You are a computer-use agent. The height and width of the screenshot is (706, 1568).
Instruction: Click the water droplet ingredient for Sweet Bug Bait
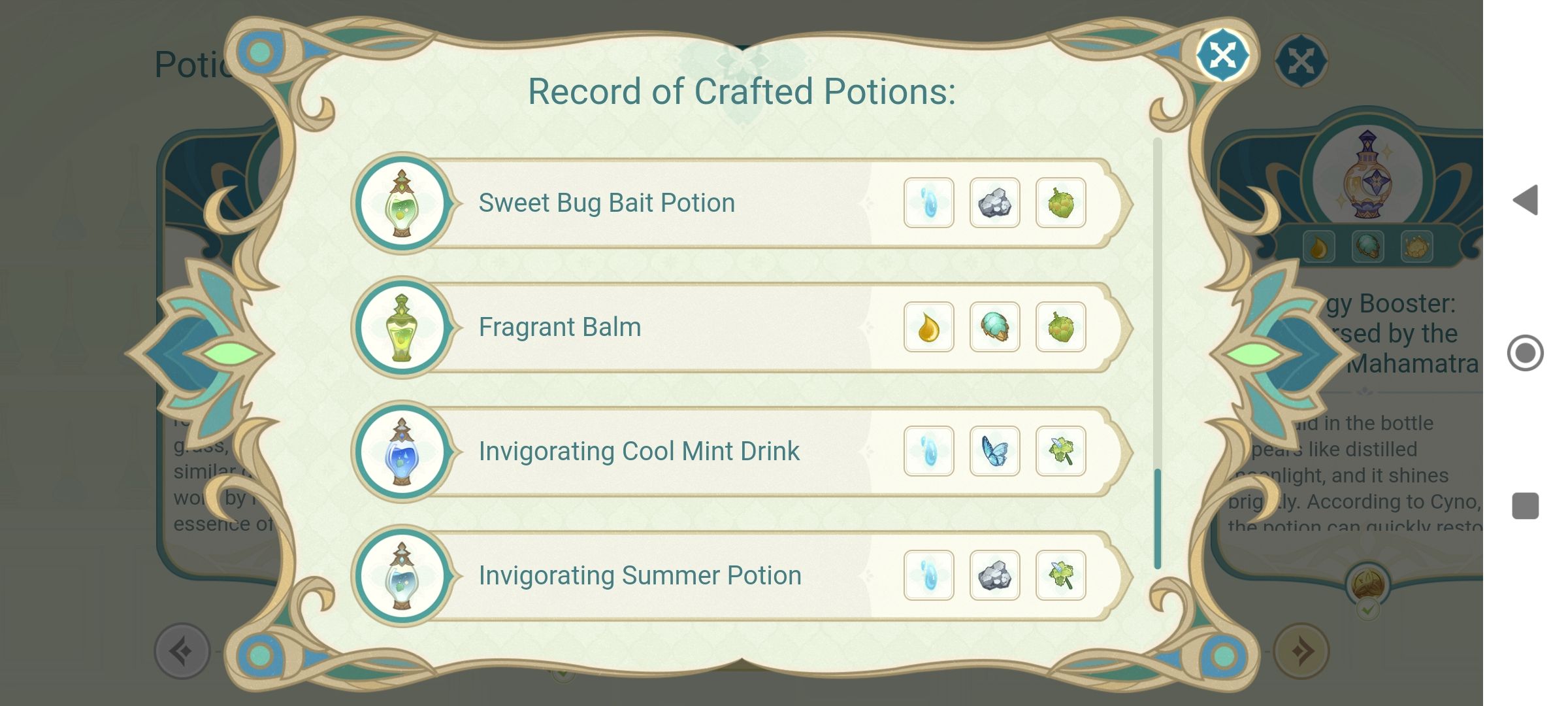click(929, 203)
